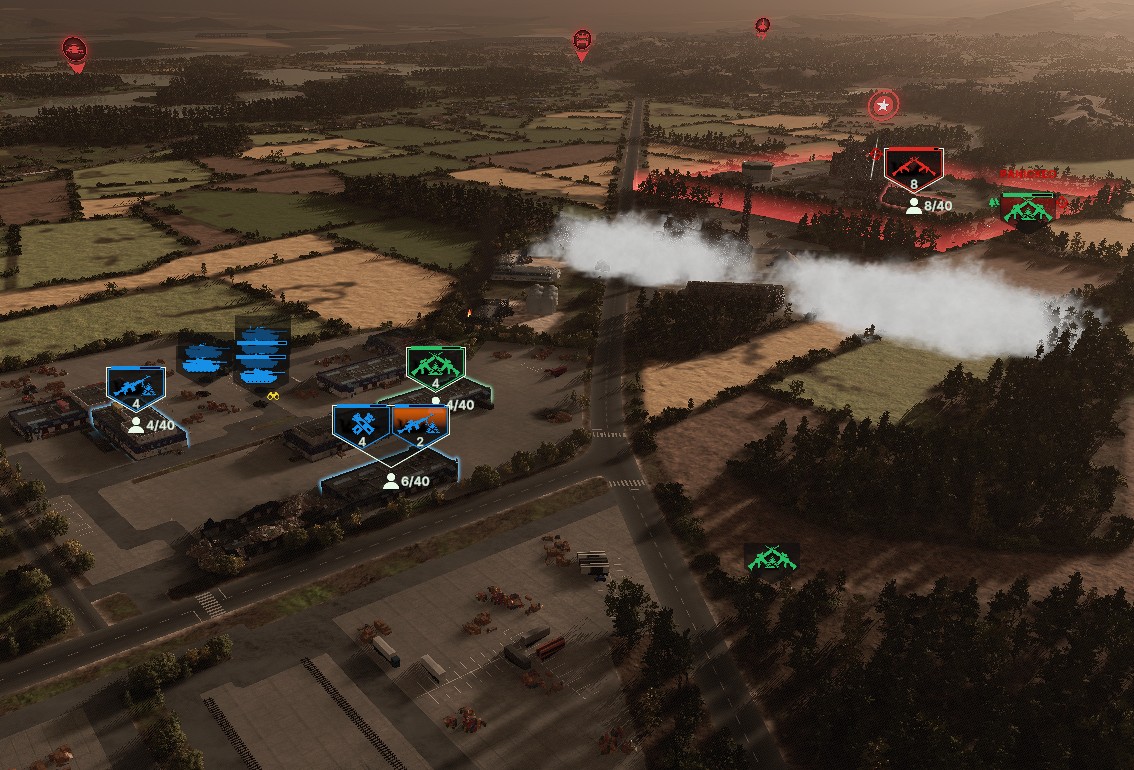Select the lone green infantry marker in the forest
Image resolution: width=1134 pixels, height=770 pixels.
(771, 558)
